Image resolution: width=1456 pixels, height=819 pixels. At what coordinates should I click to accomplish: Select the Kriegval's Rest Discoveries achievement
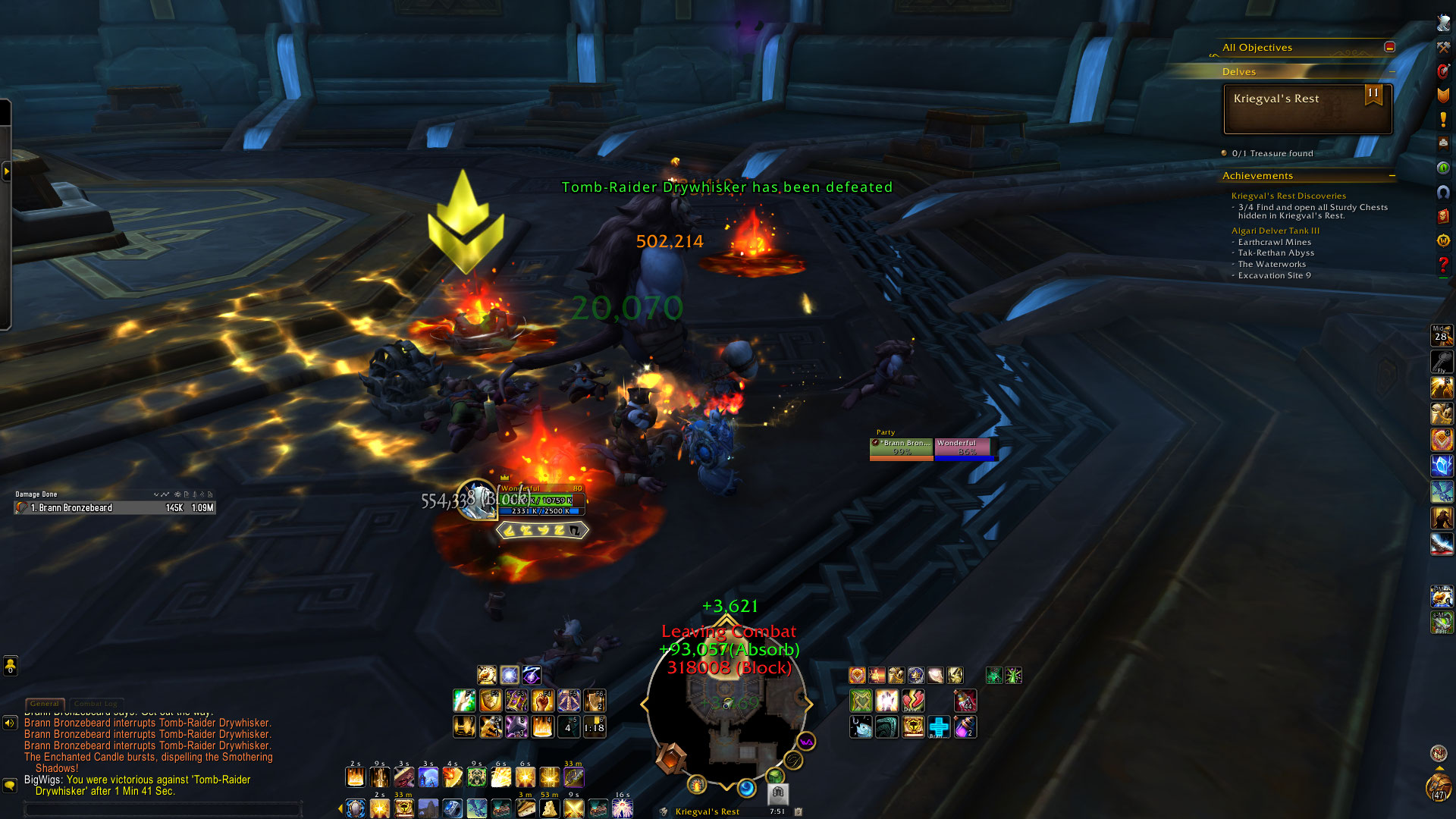point(1288,196)
